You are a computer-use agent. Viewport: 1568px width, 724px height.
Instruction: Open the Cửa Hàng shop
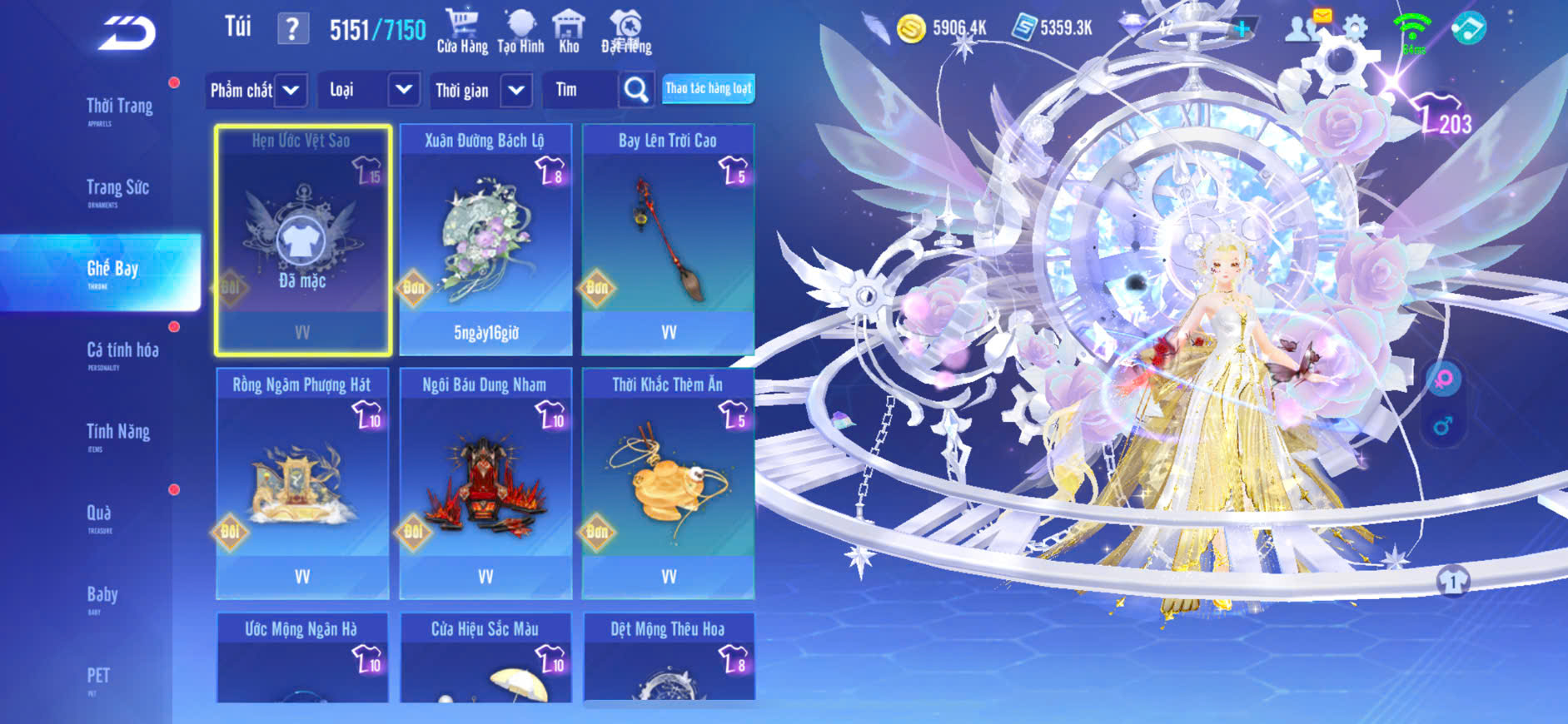462,32
